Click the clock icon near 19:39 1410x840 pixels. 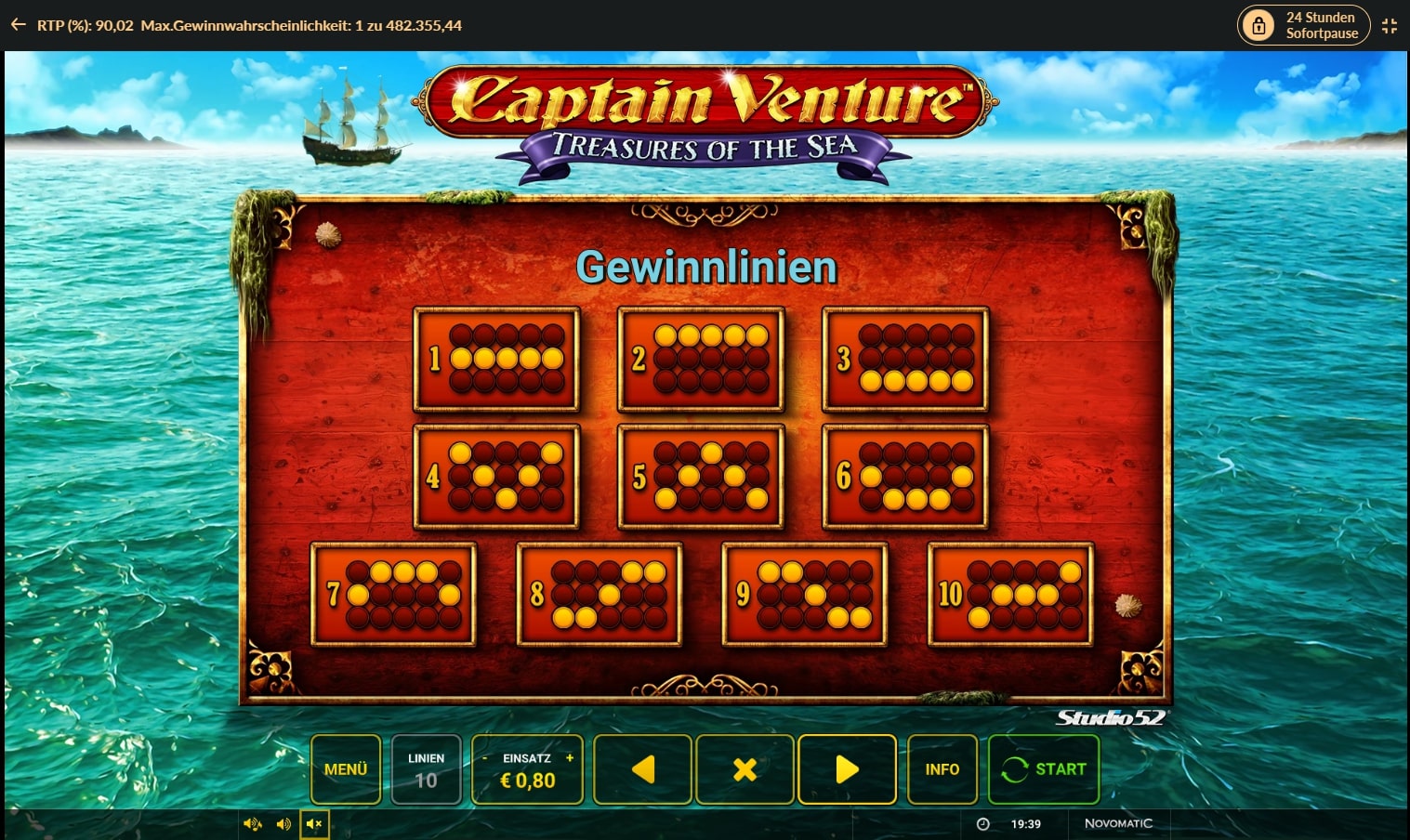[983, 823]
